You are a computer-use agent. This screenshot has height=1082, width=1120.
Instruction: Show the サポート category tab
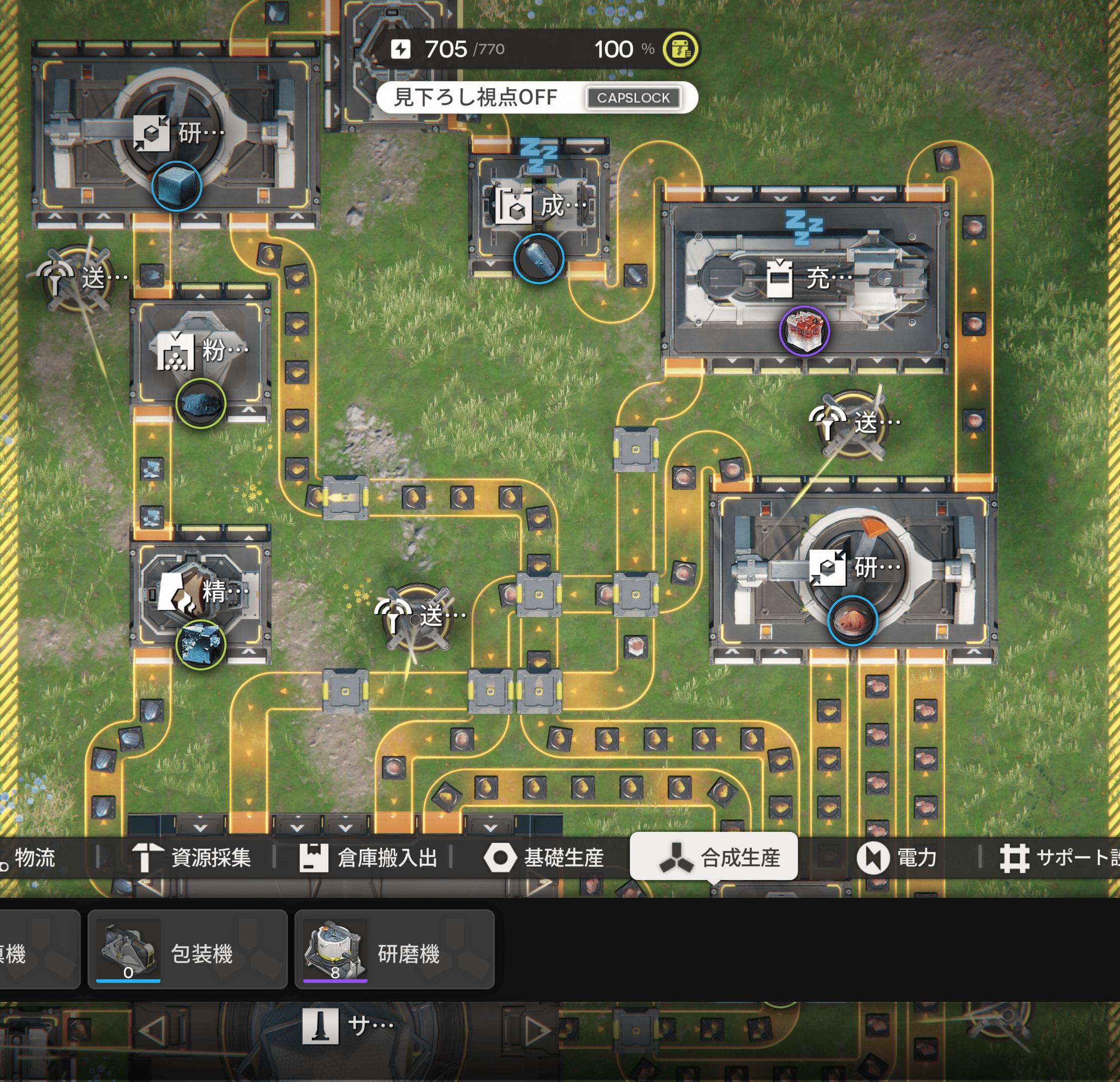(1058, 857)
